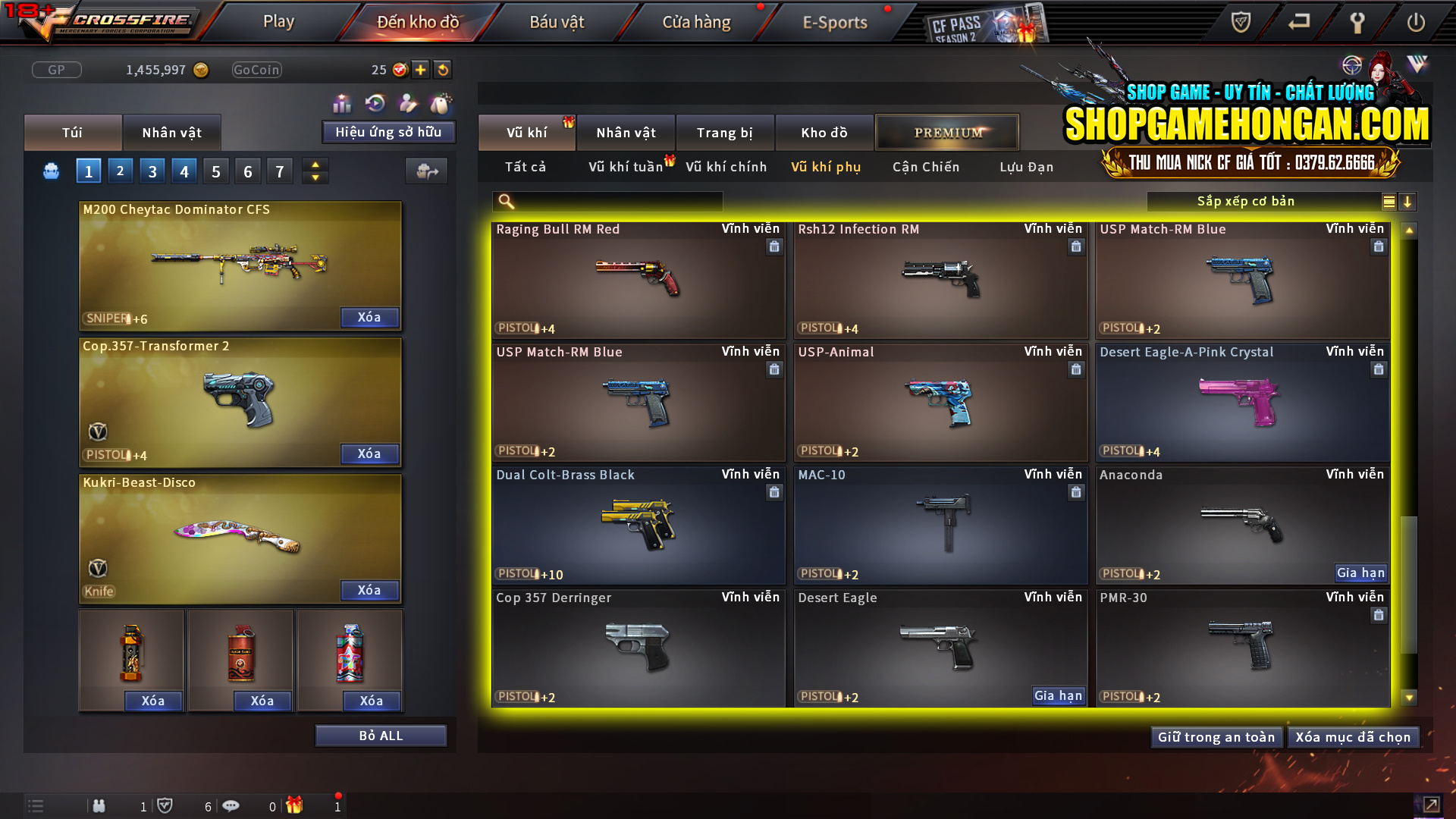Open the chat bubble icon in the status bar
The width and height of the screenshot is (1456, 819).
coord(231,806)
